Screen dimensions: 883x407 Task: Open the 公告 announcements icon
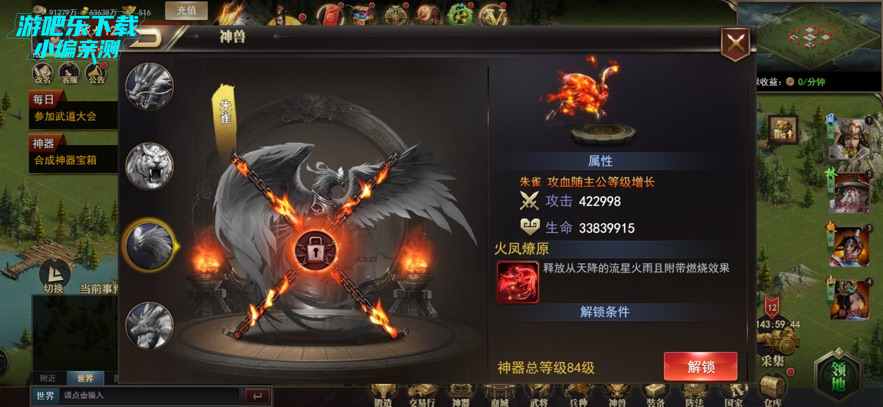click(x=97, y=73)
